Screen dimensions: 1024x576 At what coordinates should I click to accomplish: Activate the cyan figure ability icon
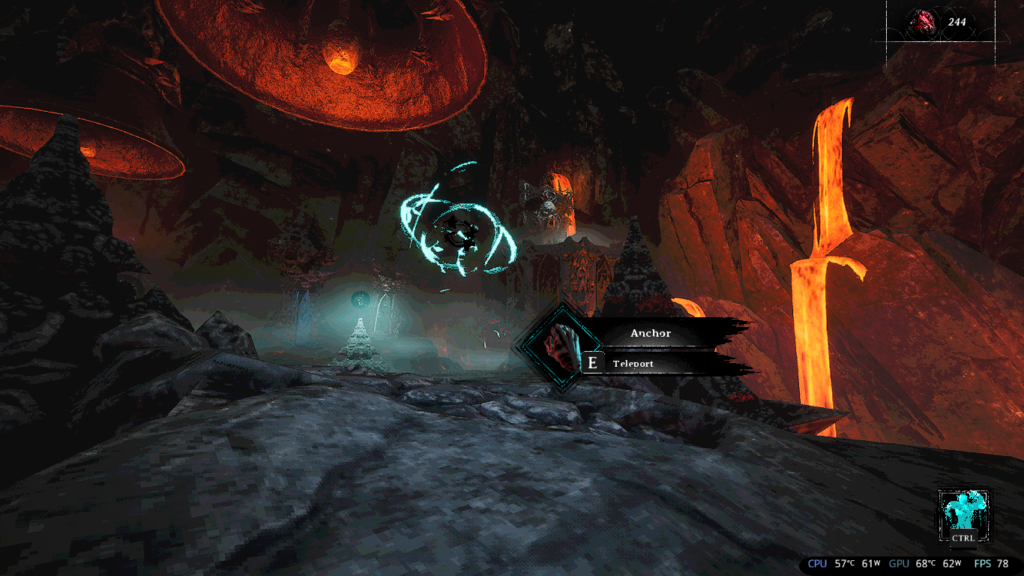coord(963,510)
